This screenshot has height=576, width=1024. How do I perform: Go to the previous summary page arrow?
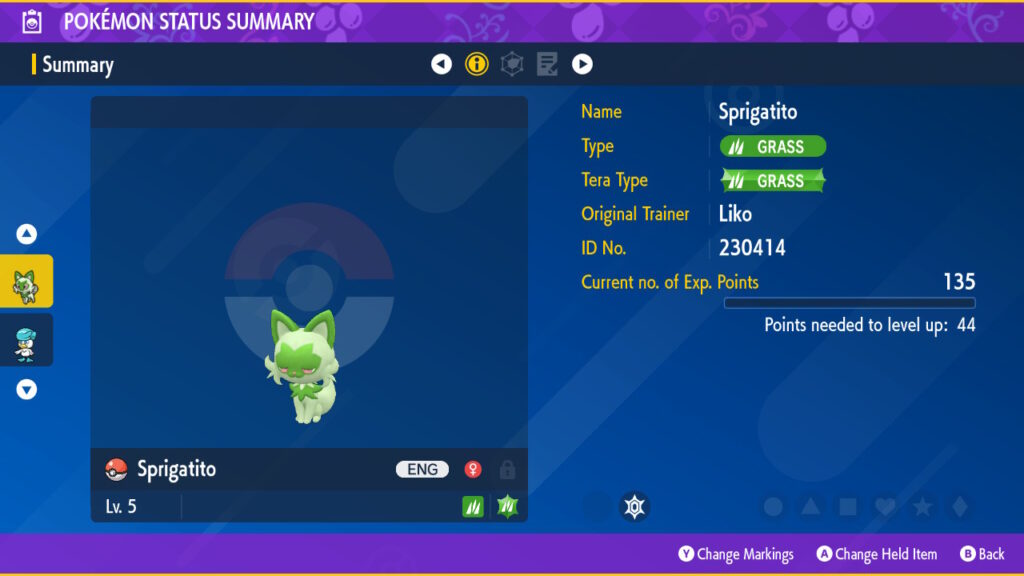441,65
